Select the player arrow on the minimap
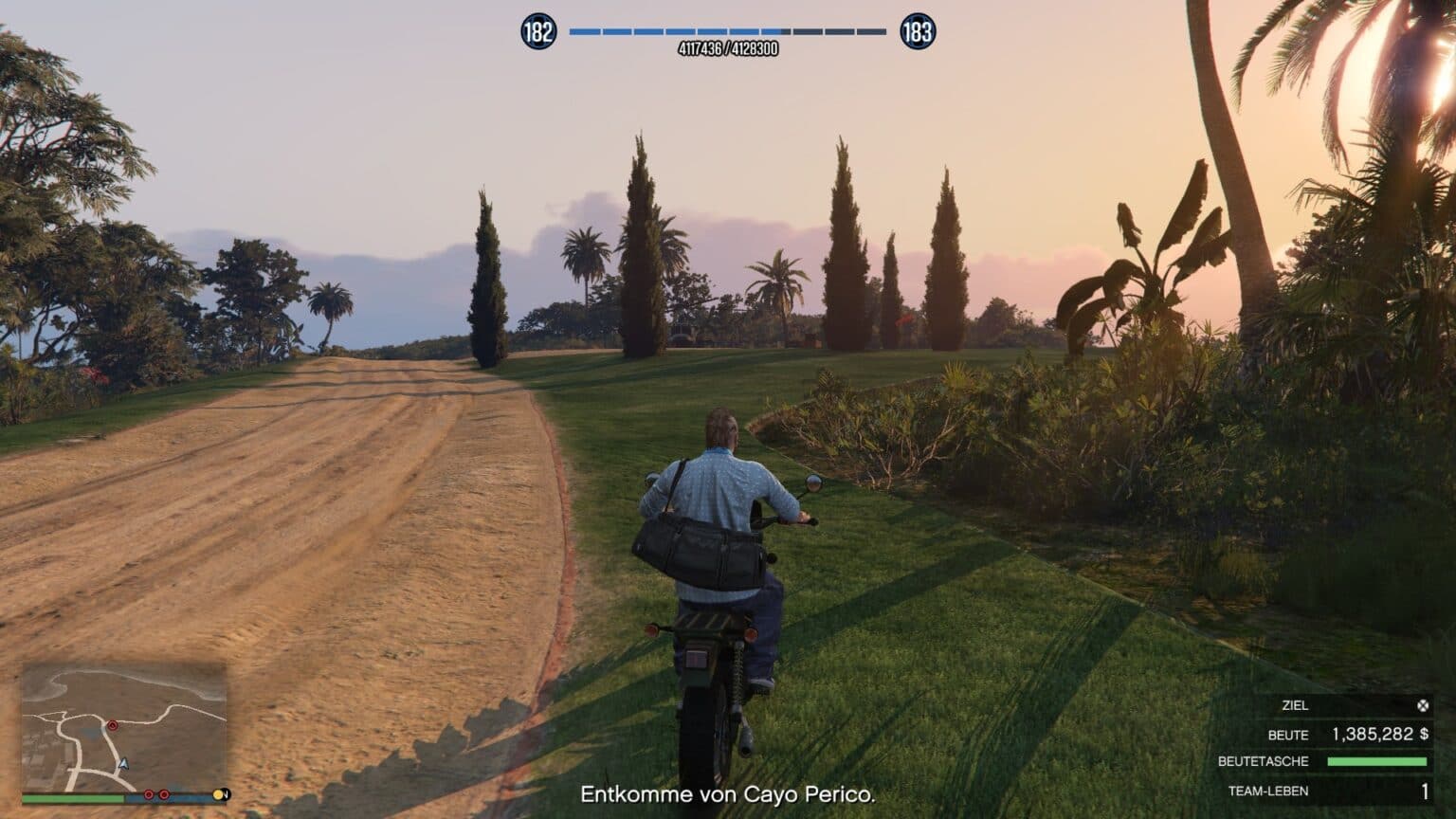The image size is (1456, 819). click(x=123, y=763)
